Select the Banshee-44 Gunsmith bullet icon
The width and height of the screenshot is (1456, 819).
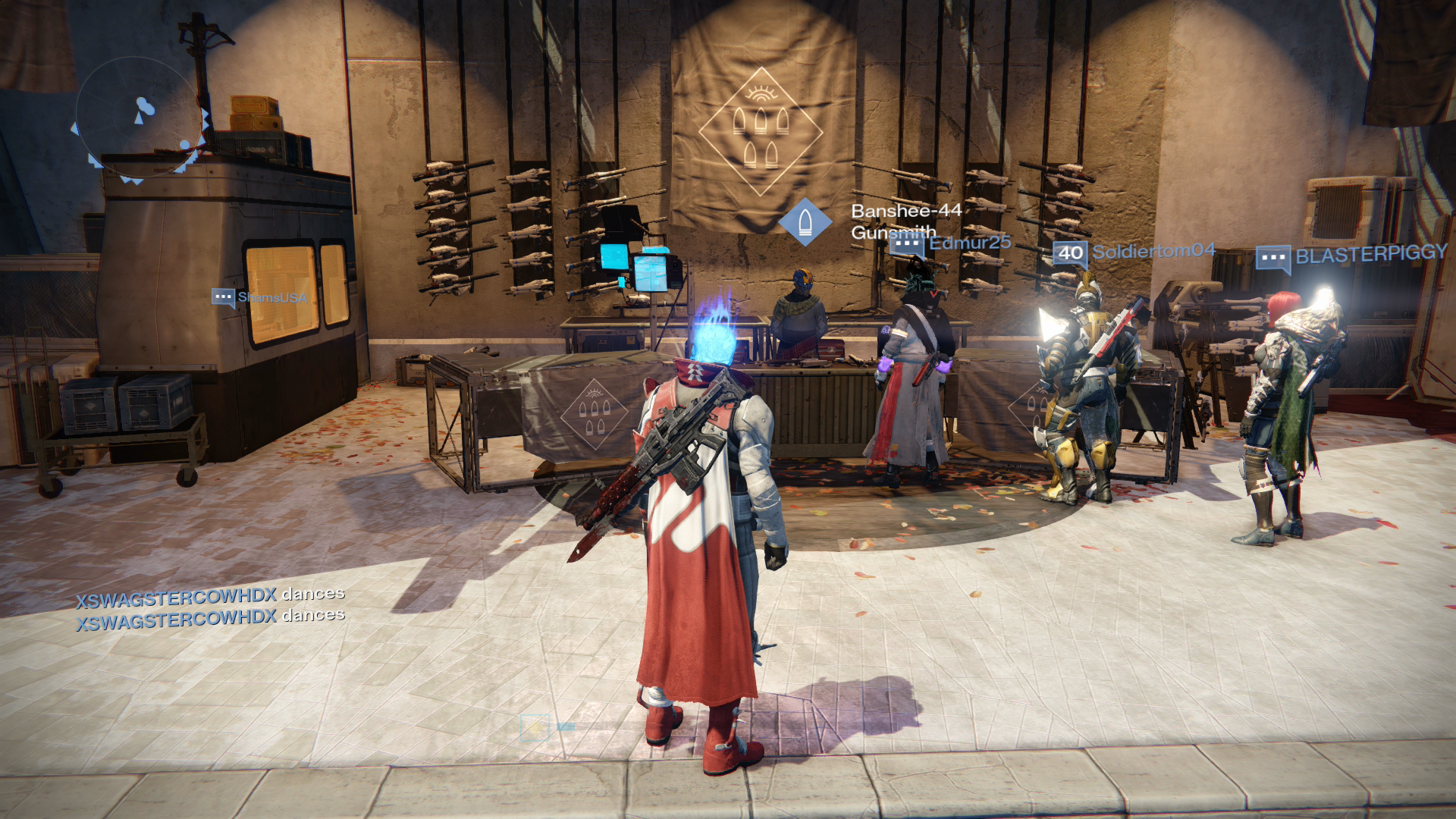point(805,221)
